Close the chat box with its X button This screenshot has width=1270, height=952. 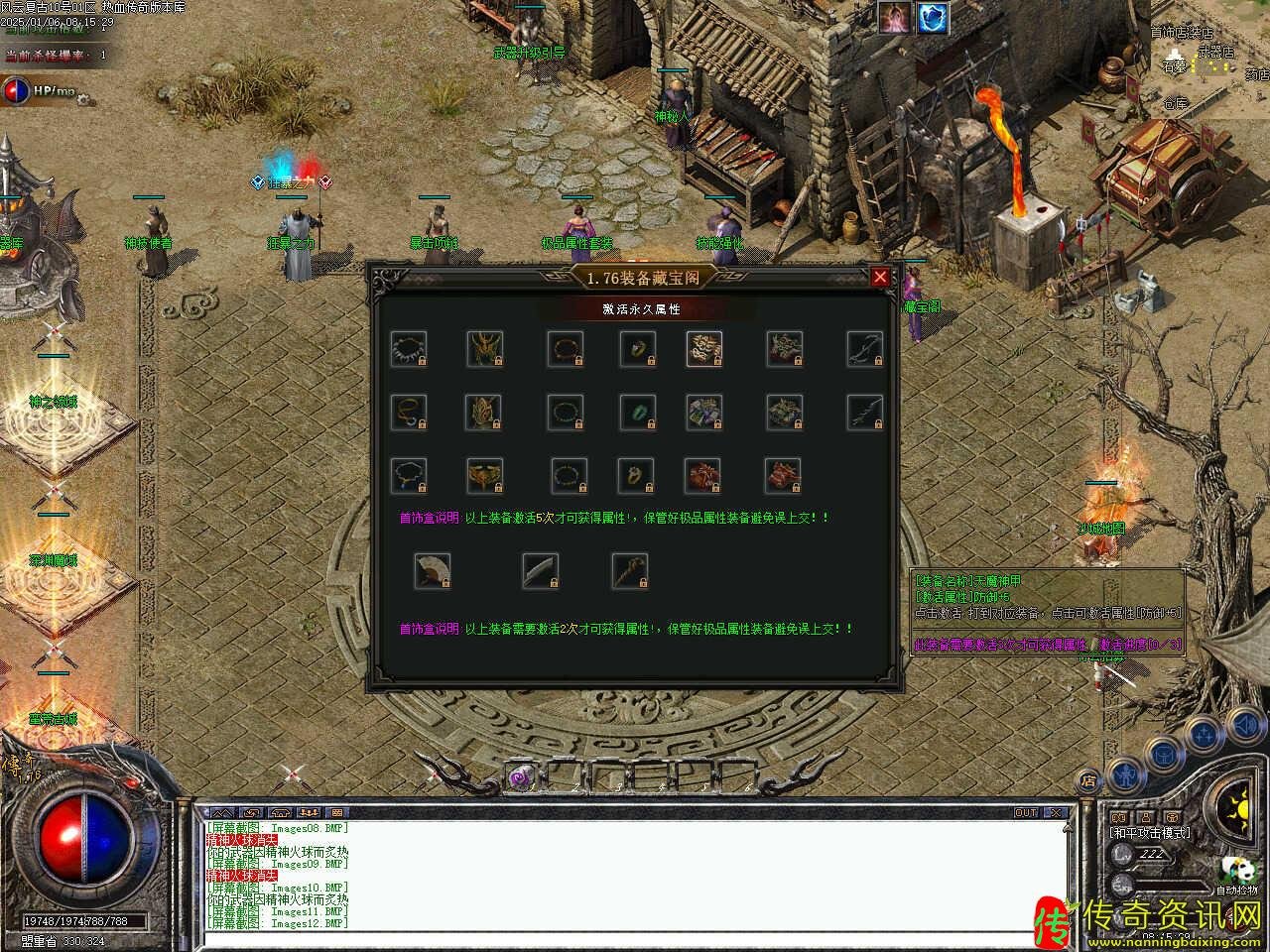point(1056,813)
